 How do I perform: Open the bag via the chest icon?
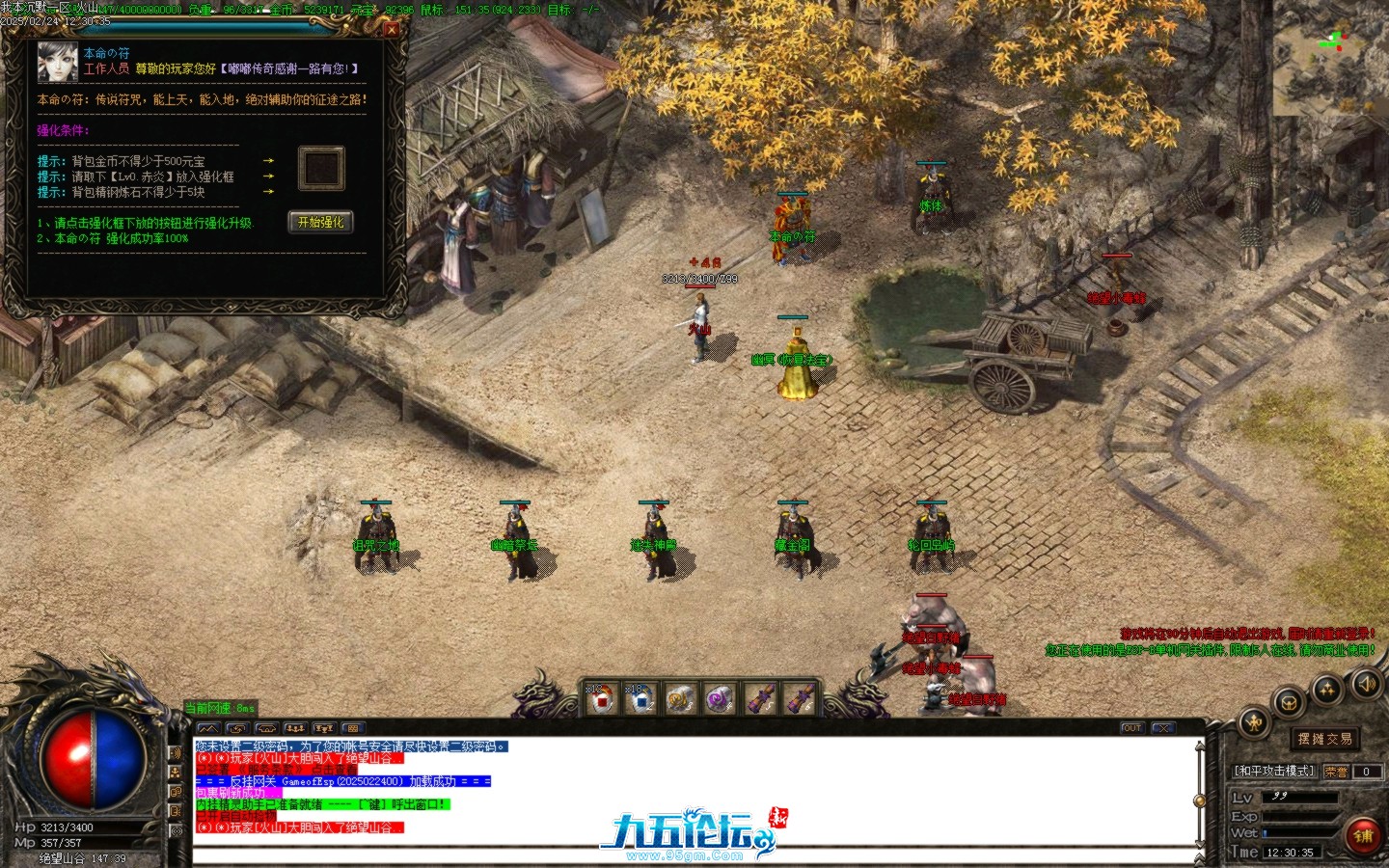pyautogui.click(x=1289, y=703)
